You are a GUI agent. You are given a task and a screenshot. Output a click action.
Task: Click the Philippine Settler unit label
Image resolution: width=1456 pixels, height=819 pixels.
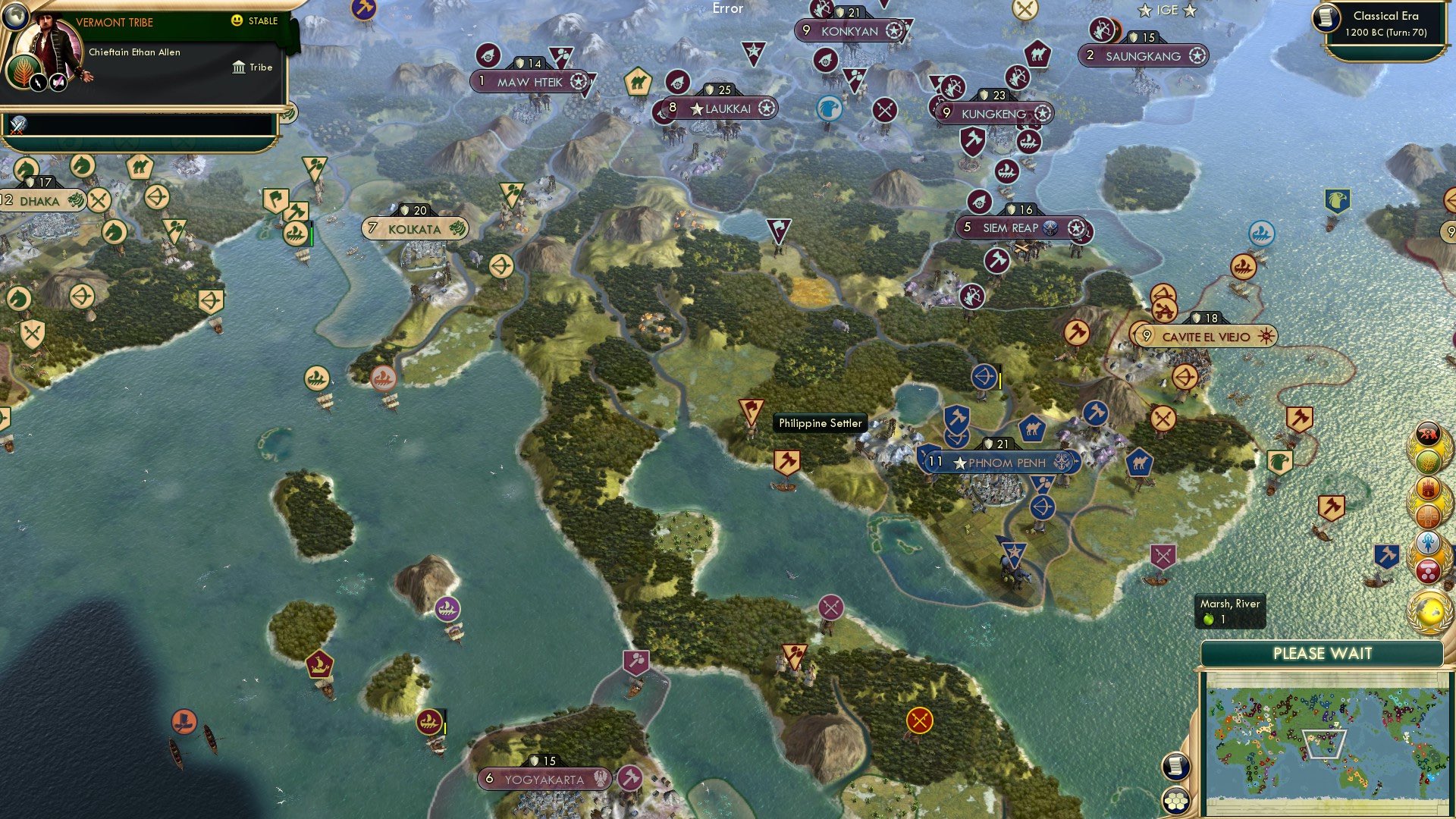819,423
